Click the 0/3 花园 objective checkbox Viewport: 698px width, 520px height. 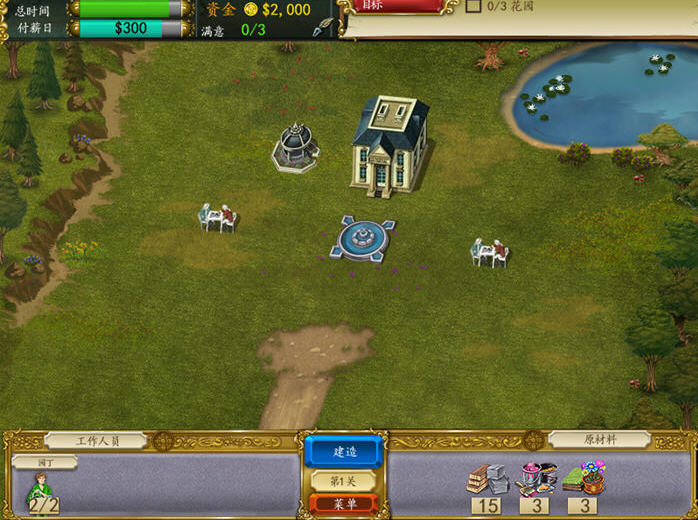[x=474, y=6]
